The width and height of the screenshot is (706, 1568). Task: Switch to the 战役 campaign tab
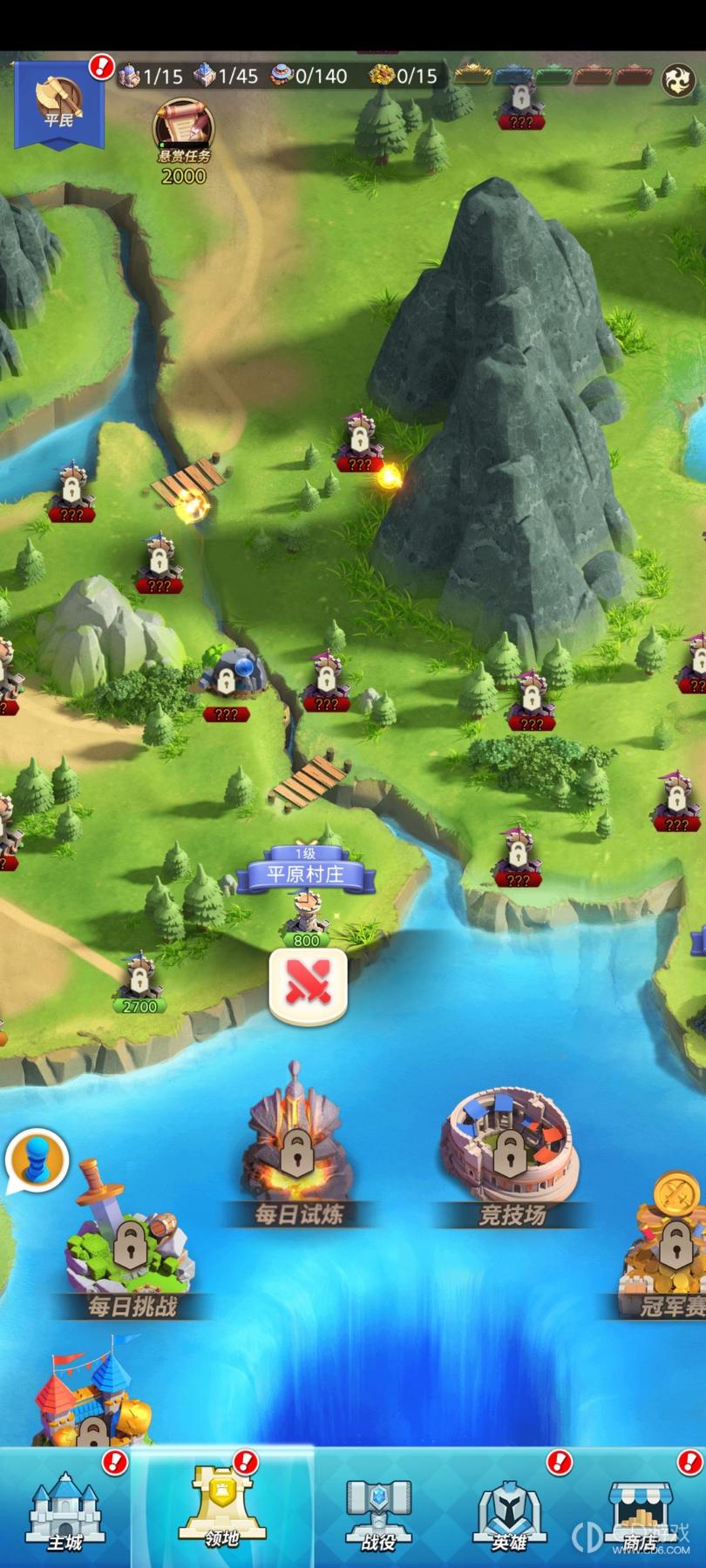click(x=378, y=1509)
